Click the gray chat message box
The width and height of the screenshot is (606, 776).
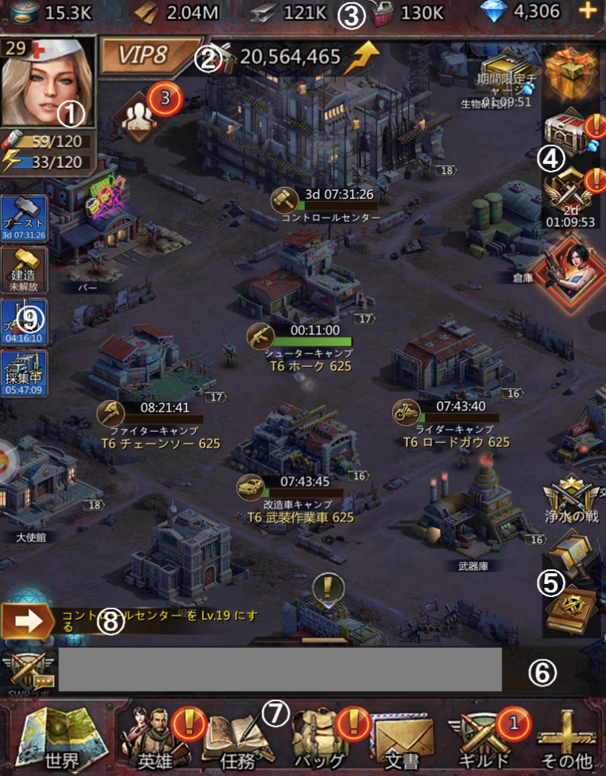click(279, 670)
